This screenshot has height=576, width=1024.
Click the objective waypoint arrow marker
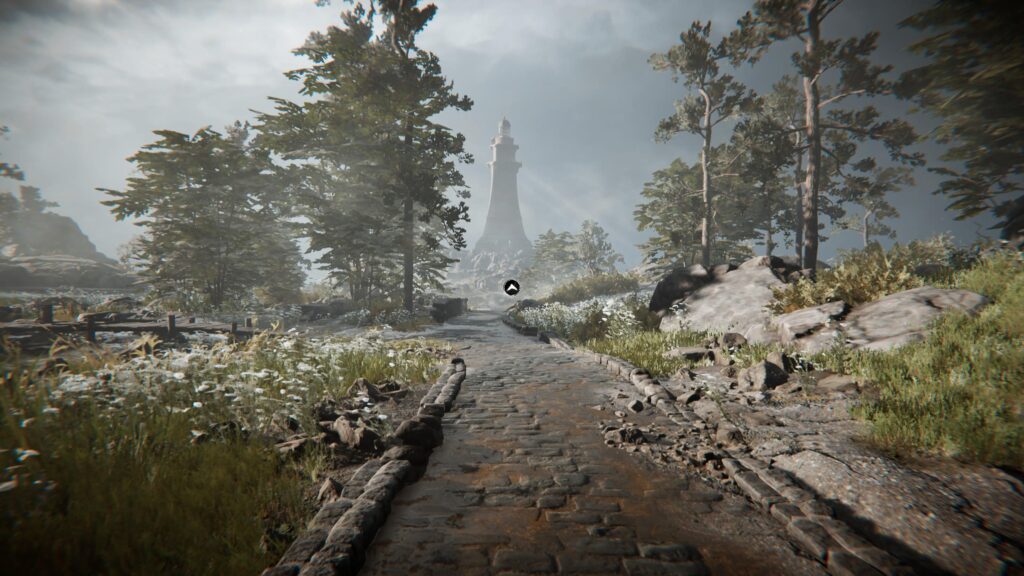[511, 288]
